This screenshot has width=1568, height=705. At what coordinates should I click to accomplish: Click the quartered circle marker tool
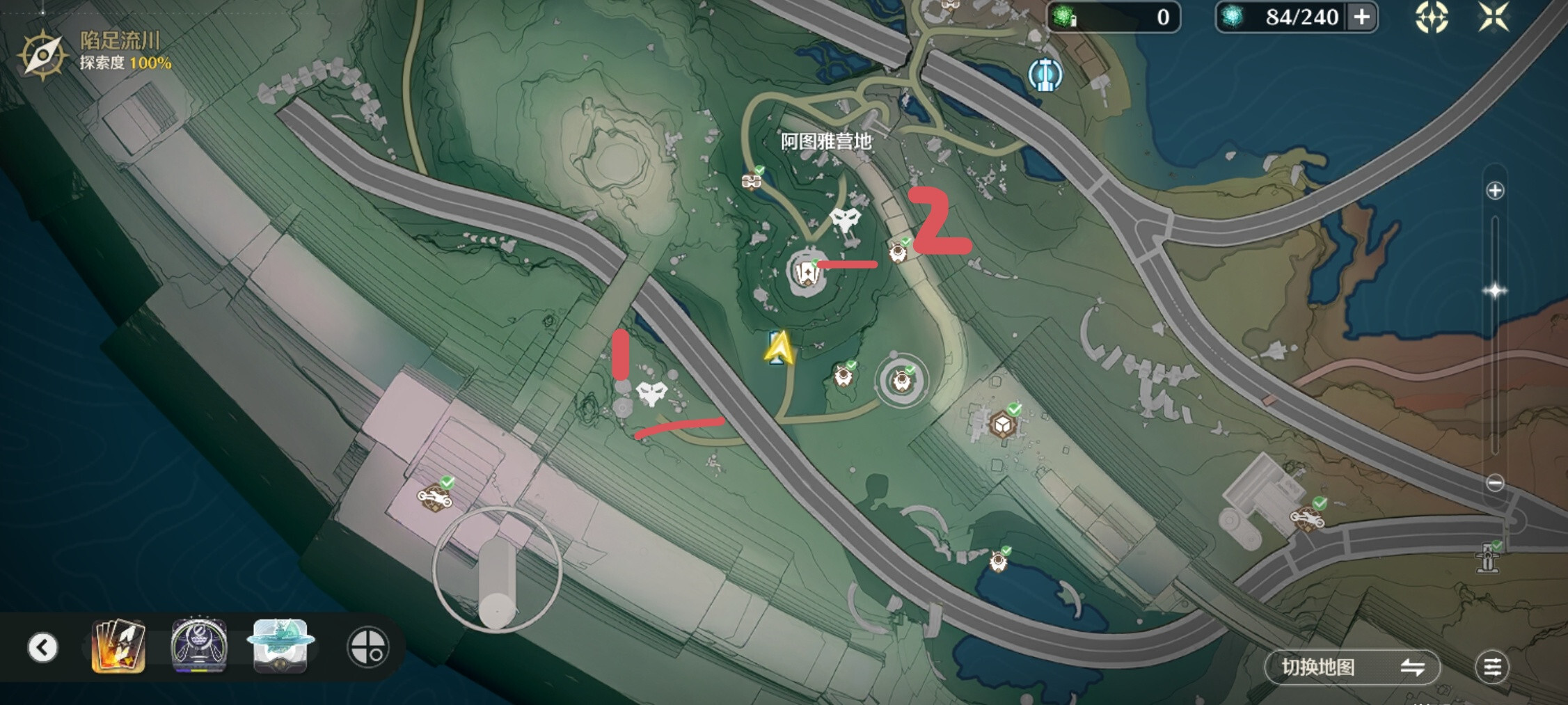point(367,647)
